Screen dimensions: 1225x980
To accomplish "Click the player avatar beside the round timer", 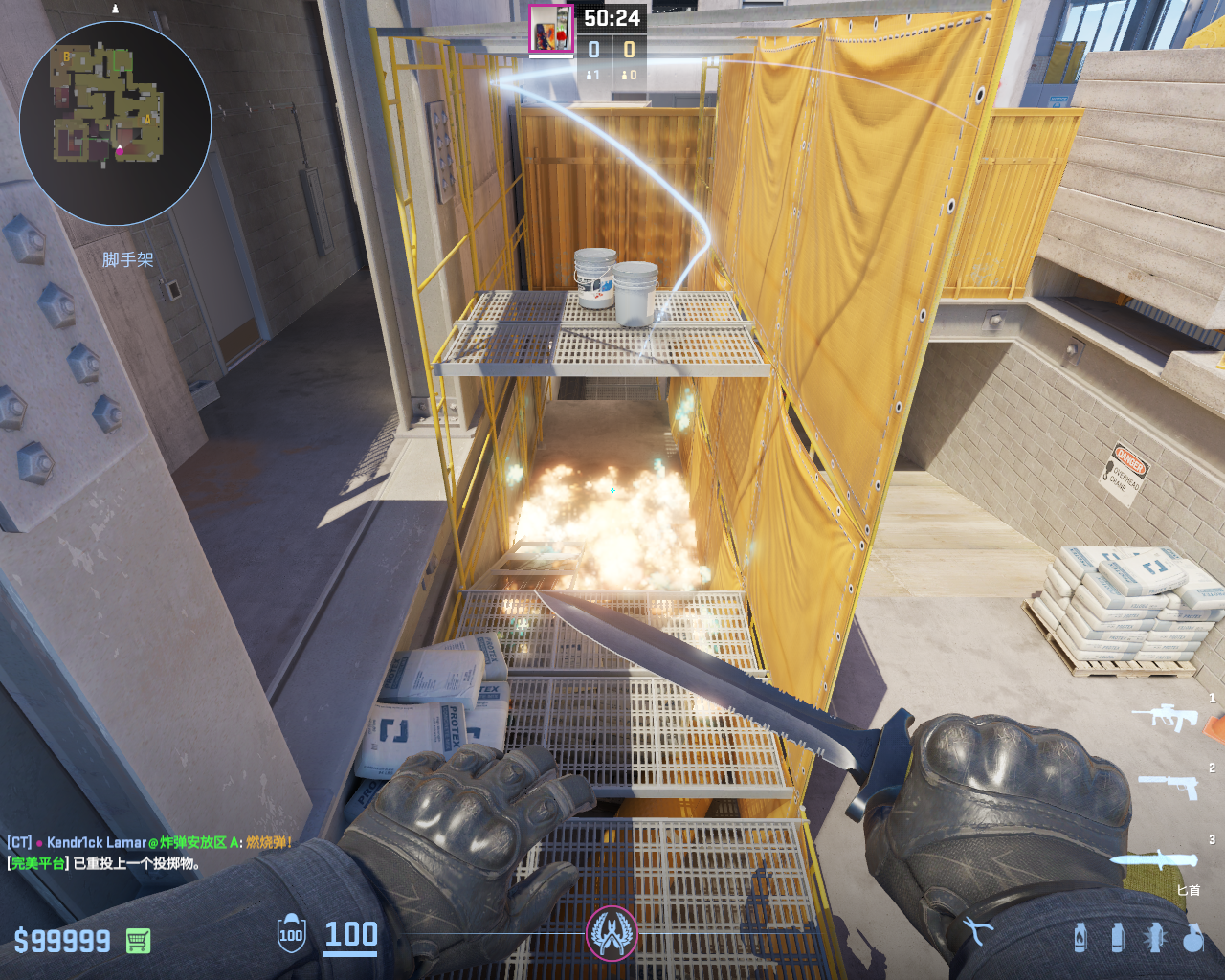I will tap(551, 29).
